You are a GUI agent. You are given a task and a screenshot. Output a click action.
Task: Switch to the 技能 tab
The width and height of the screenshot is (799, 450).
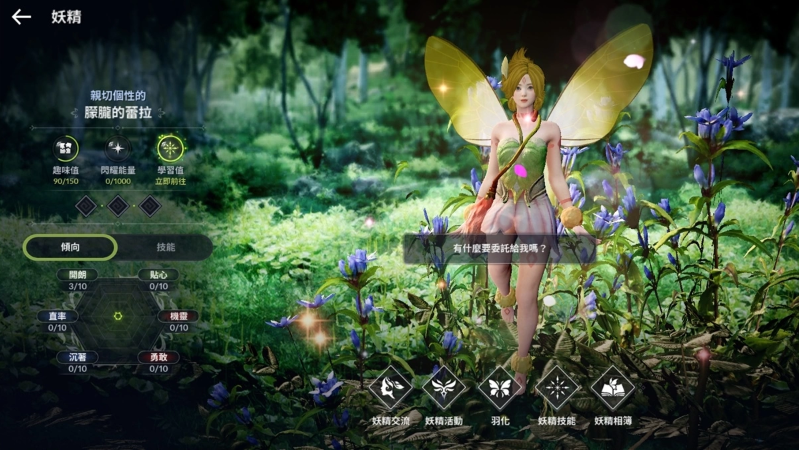[165, 247]
